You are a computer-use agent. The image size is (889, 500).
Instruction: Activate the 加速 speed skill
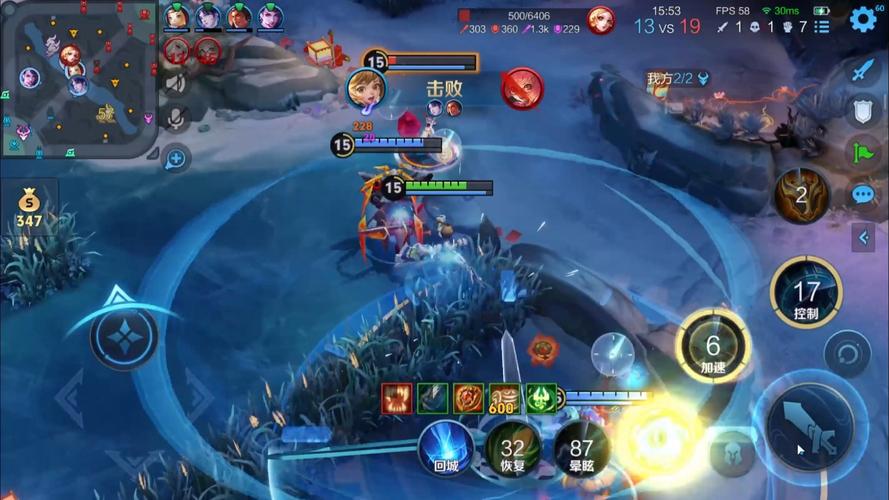tap(712, 347)
